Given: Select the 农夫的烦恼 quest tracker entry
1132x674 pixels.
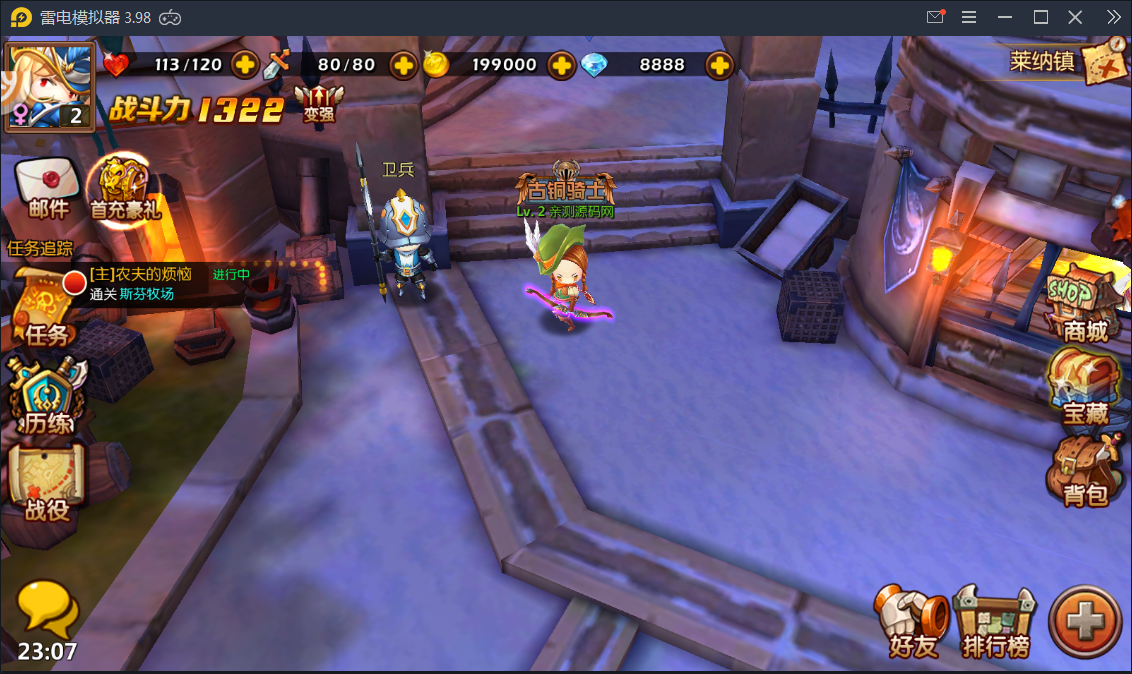Looking at the screenshot, I should [x=150, y=284].
